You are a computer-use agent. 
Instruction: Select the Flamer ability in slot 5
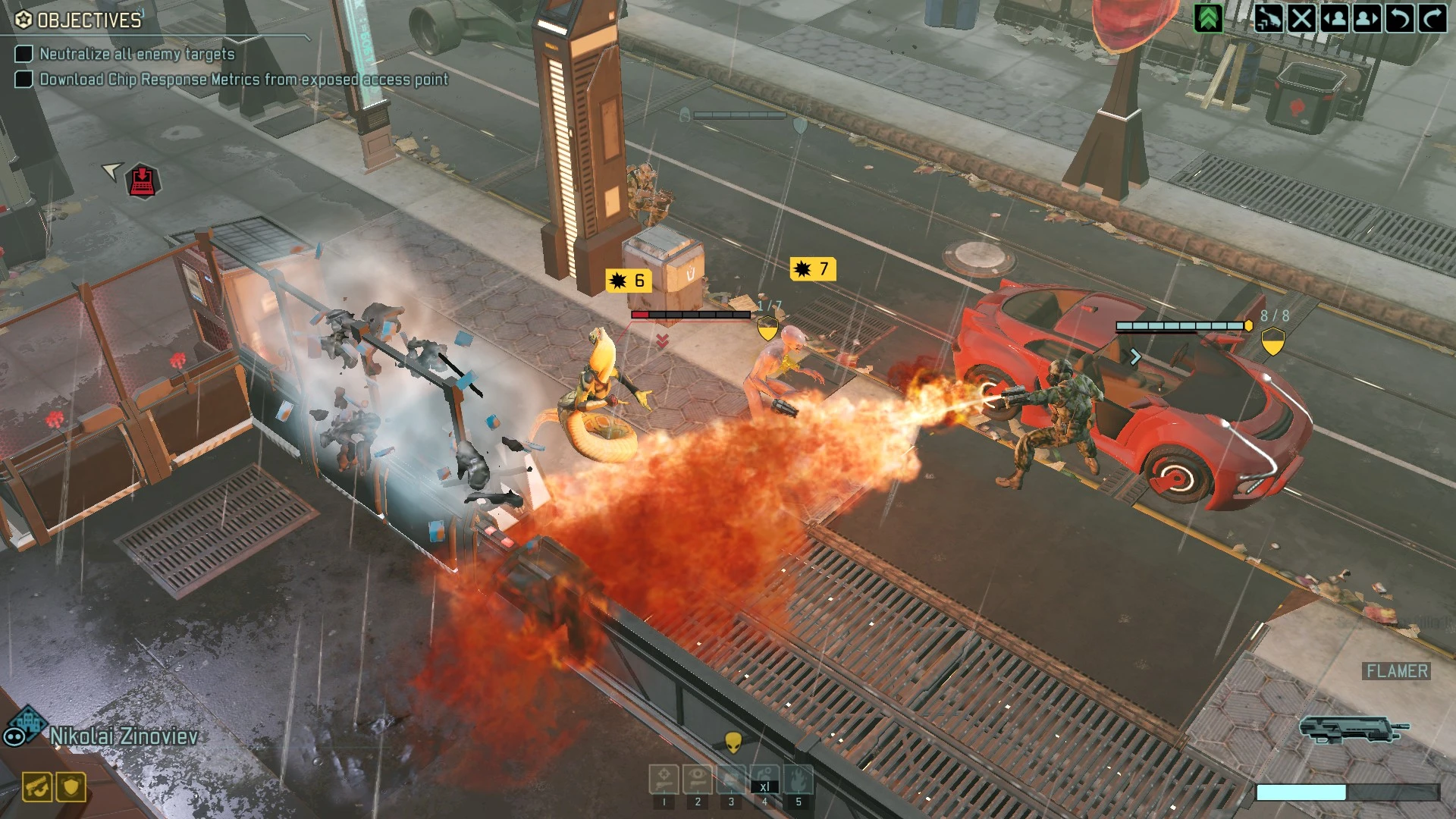[799, 780]
